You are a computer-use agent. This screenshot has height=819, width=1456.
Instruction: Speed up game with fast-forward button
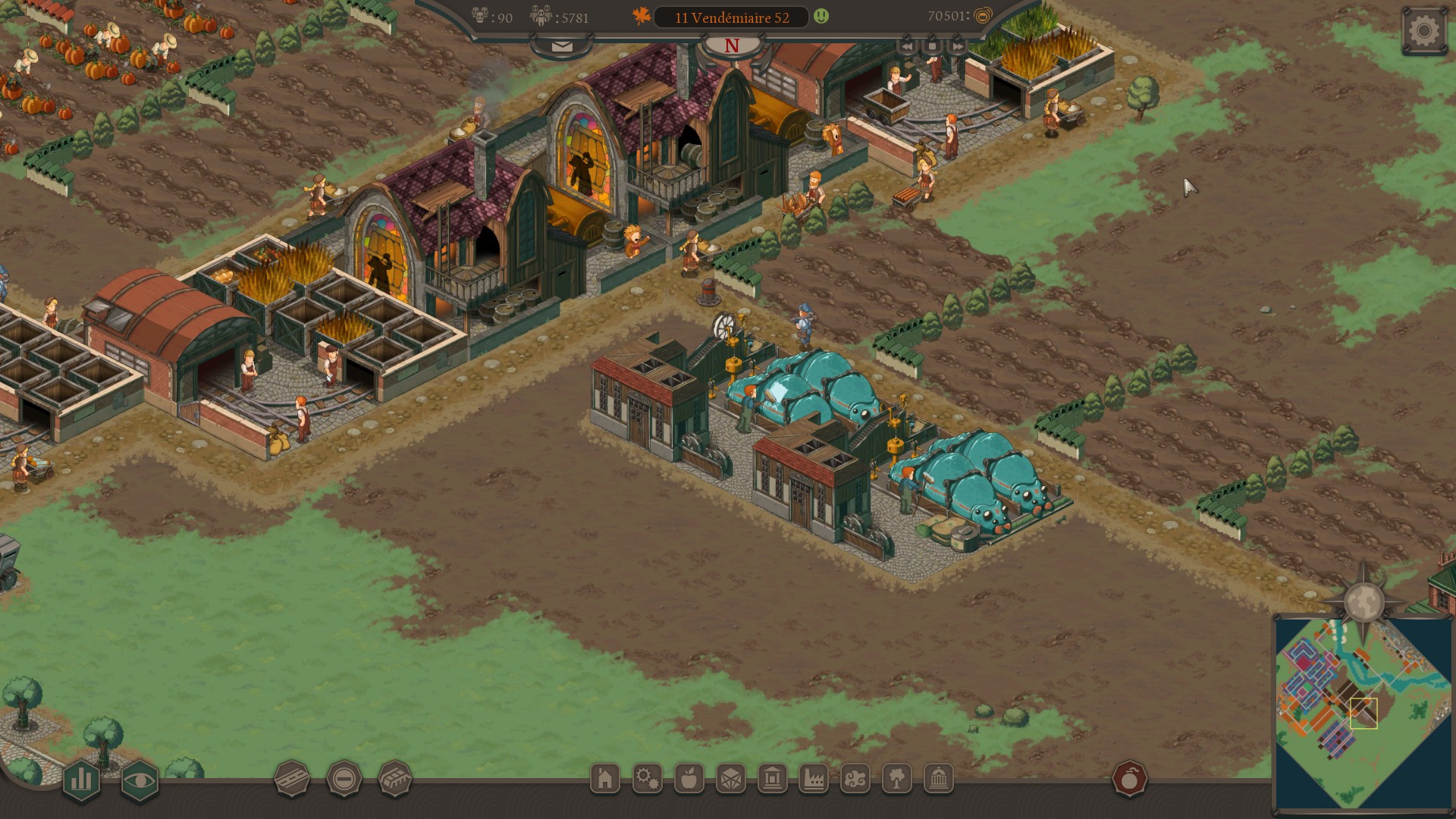pyautogui.click(x=957, y=46)
